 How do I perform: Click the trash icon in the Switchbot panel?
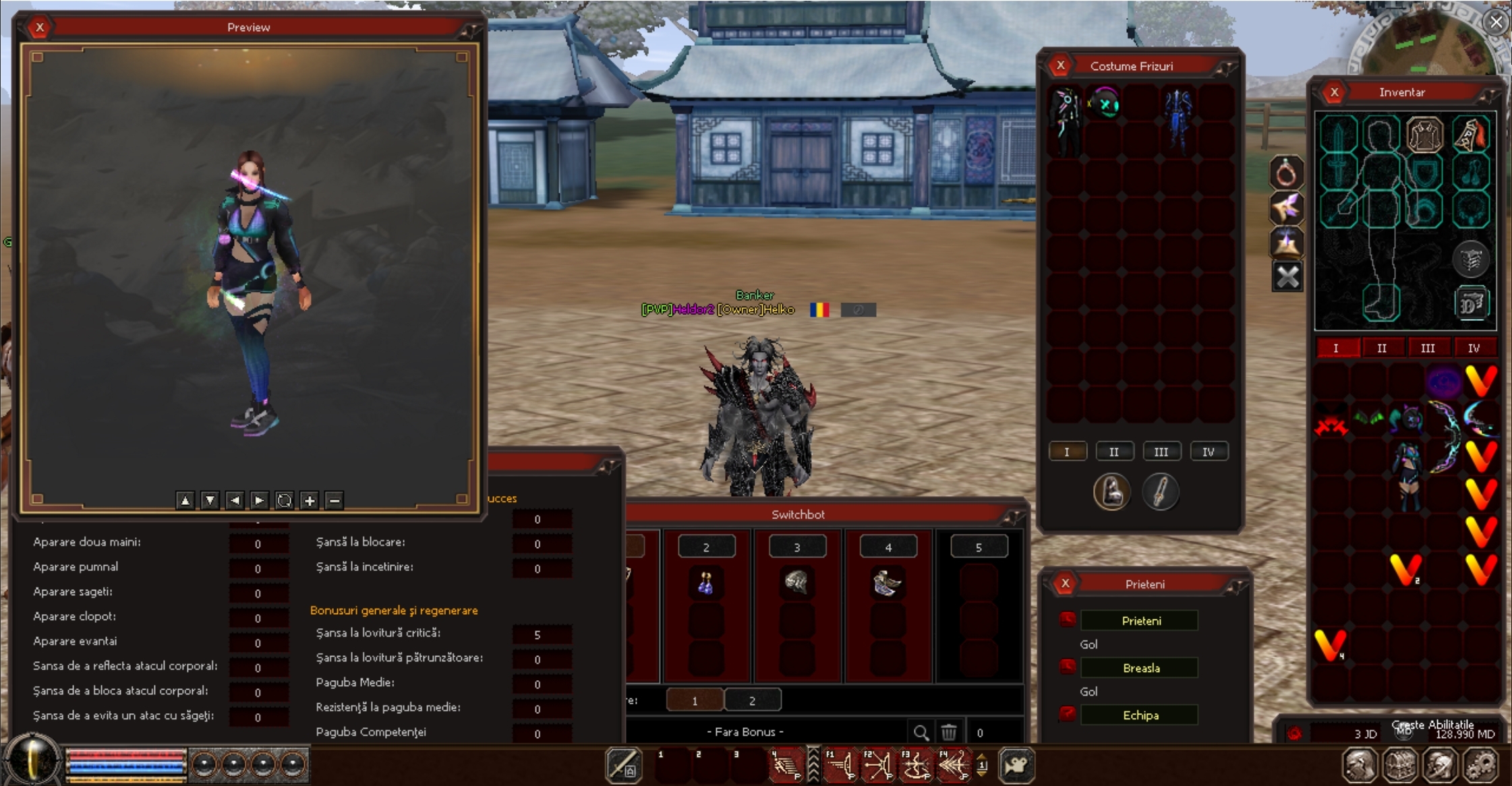pos(950,733)
